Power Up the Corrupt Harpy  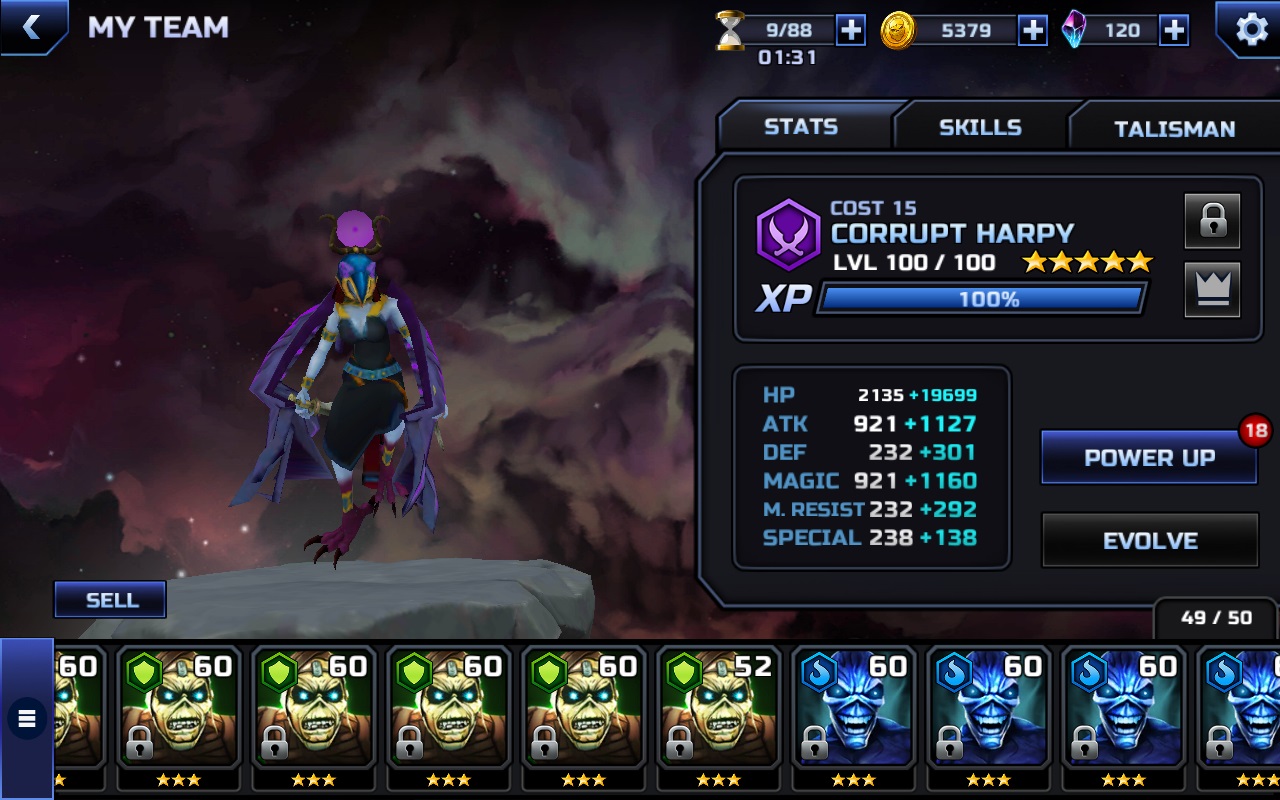point(1149,458)
